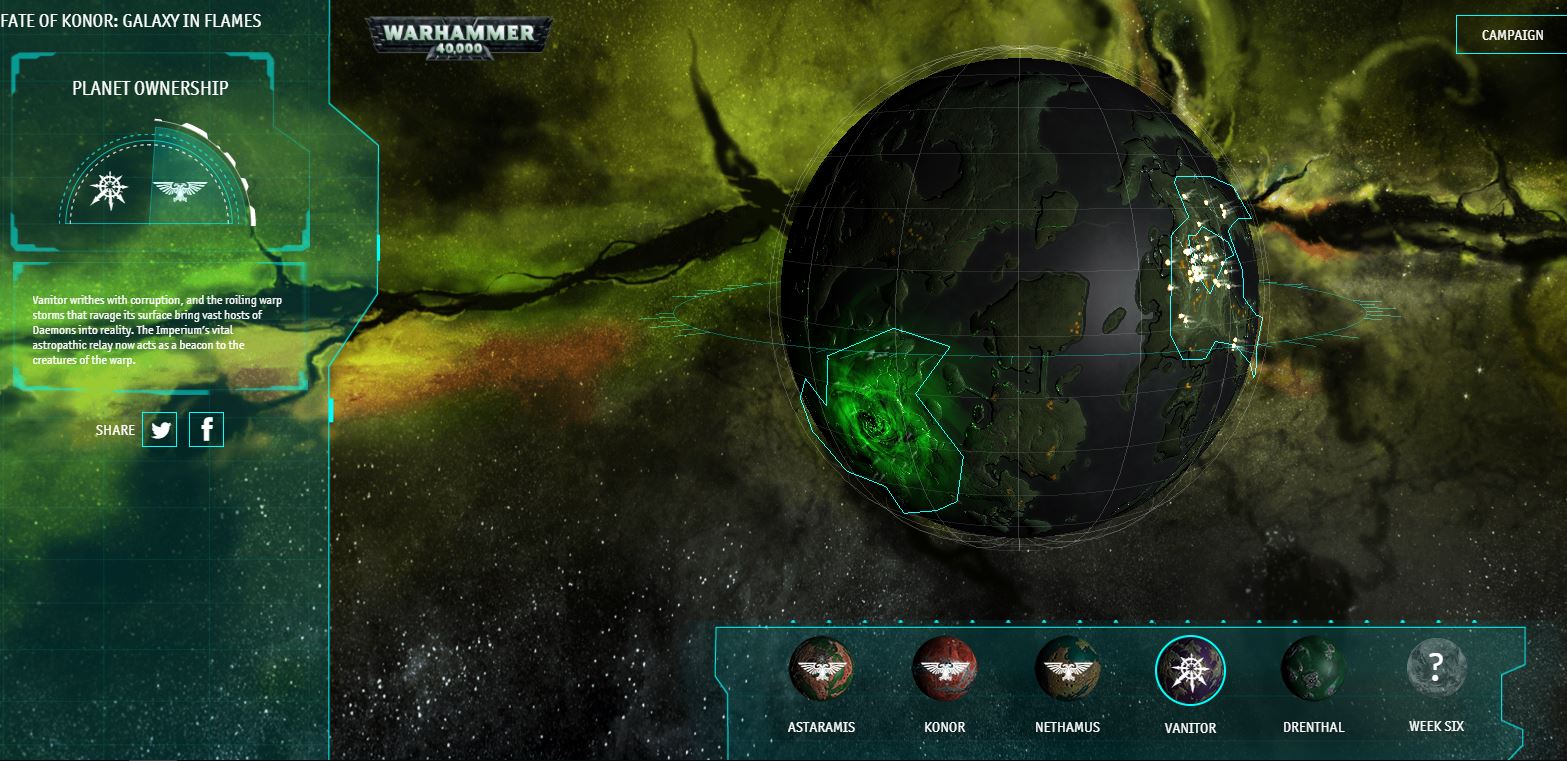Select the Chaos-marked Vanitor planet icon
This screenshot has width=1567, height=761.
[1190, 671]
